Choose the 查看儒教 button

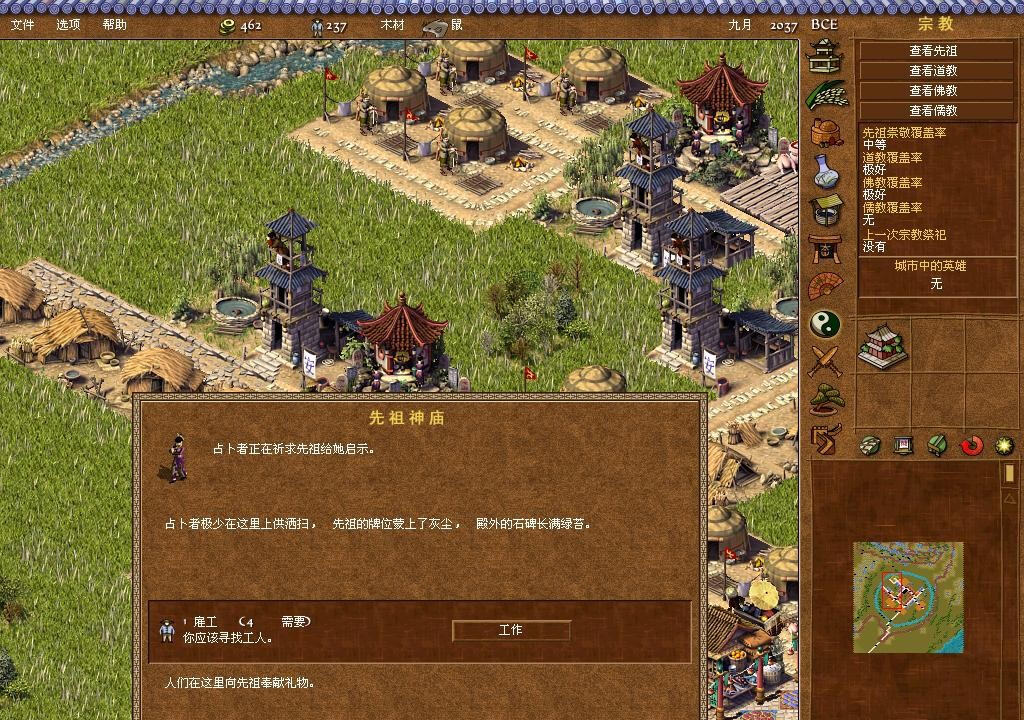(x=932, y=111)
